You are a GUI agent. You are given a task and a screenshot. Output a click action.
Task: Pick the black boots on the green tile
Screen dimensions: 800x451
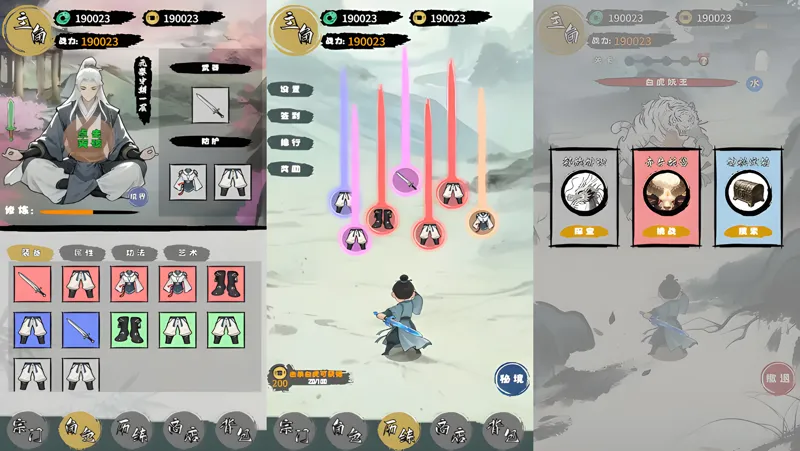tap(130, 330)
